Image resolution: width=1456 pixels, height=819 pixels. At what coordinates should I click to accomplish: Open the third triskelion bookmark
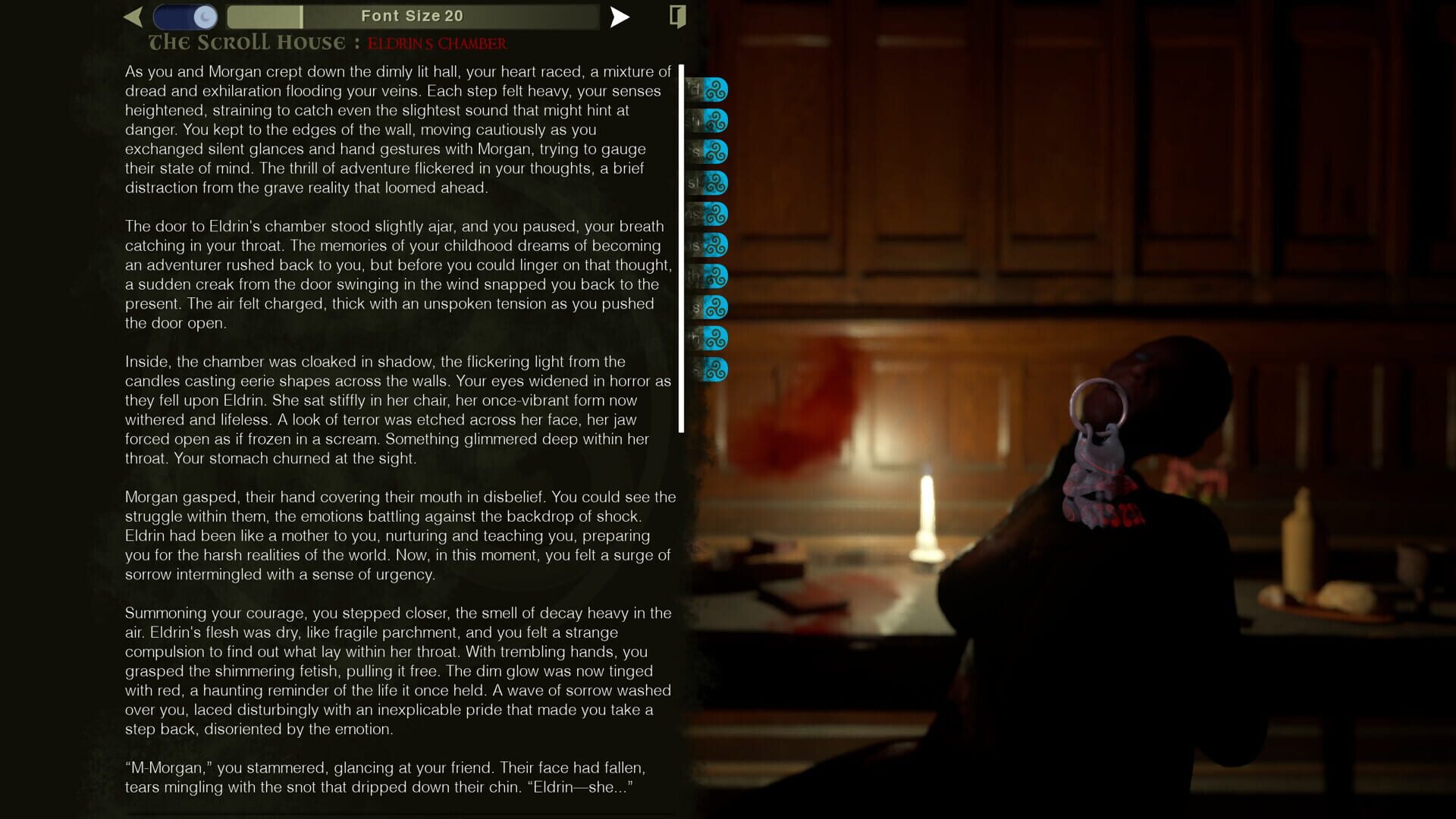716,150
